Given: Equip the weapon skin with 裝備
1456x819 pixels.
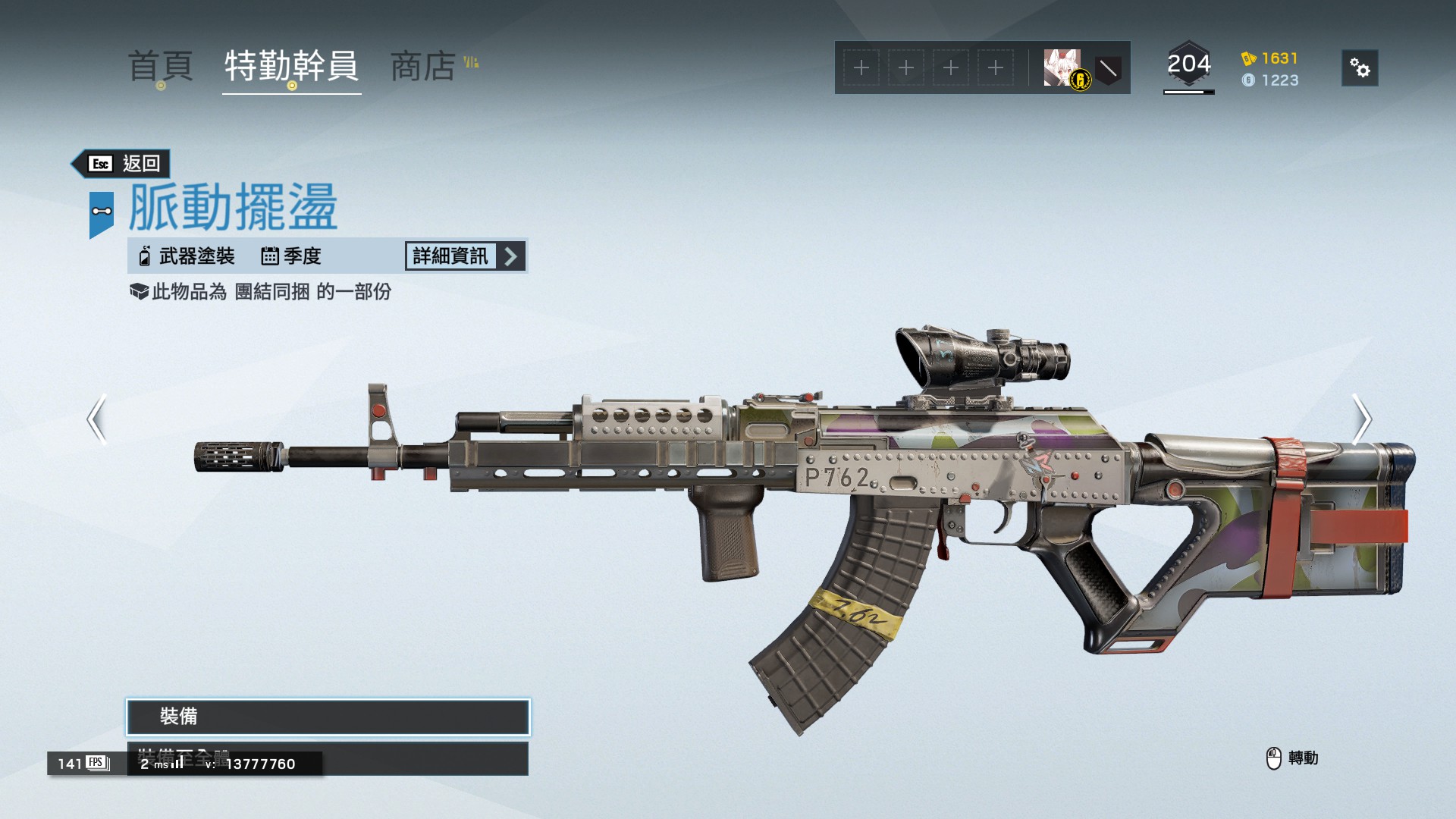Looking at the screenshot, I should point(328,717).
